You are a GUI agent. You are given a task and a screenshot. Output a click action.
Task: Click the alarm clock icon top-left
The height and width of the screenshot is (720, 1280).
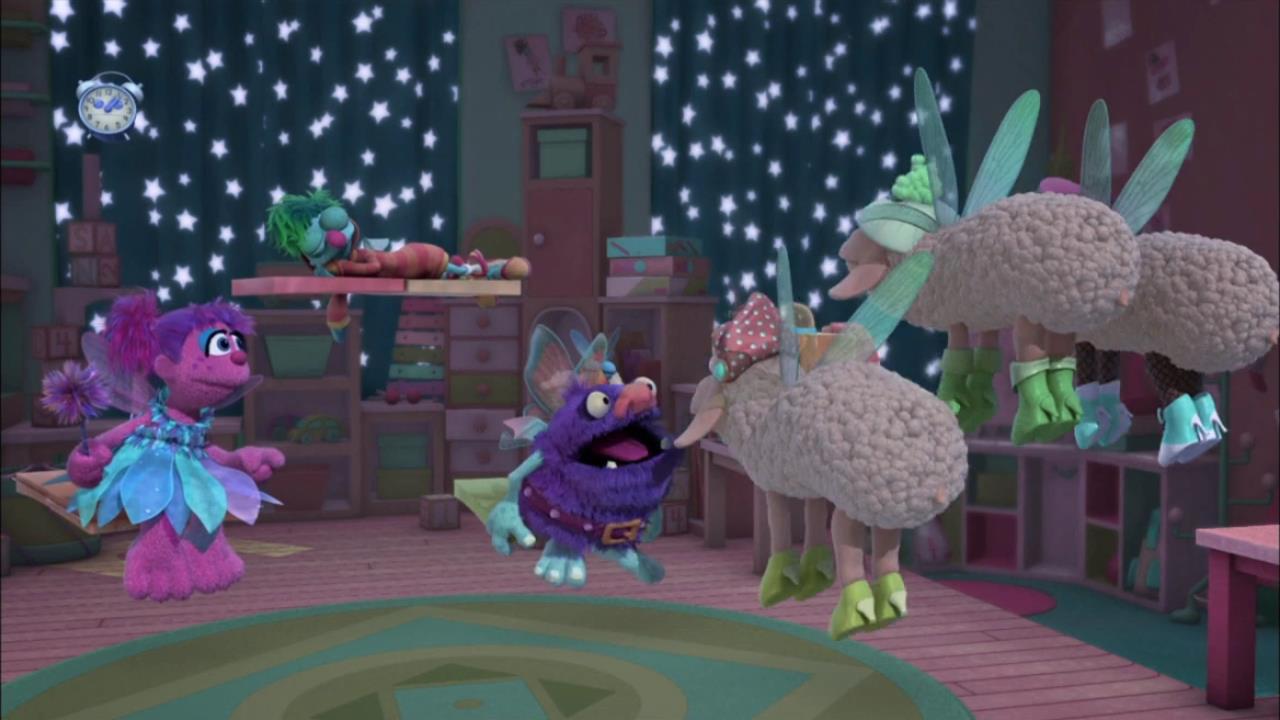coord(108,108)
